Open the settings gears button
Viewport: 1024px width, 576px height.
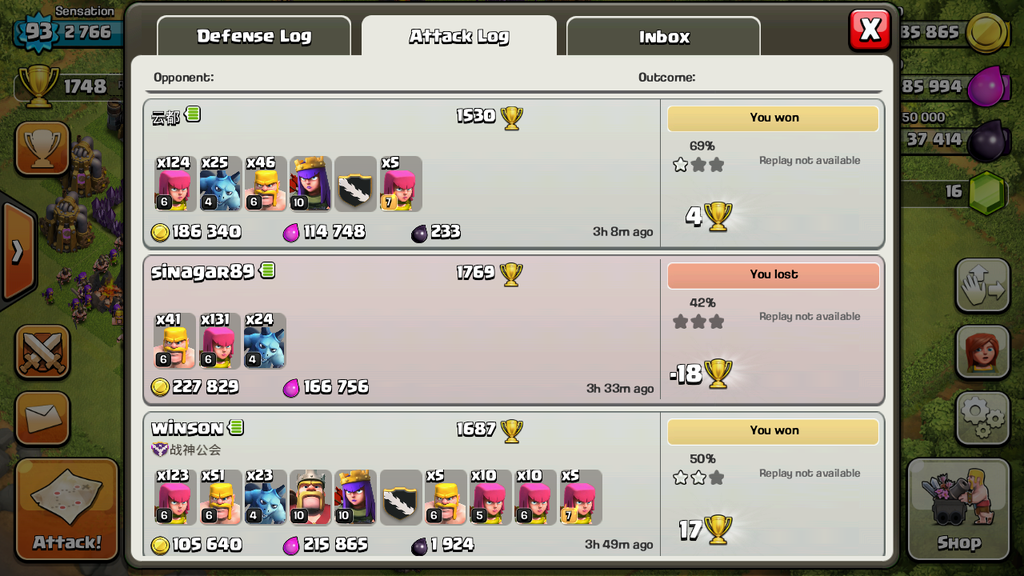[x=981, y=417]
